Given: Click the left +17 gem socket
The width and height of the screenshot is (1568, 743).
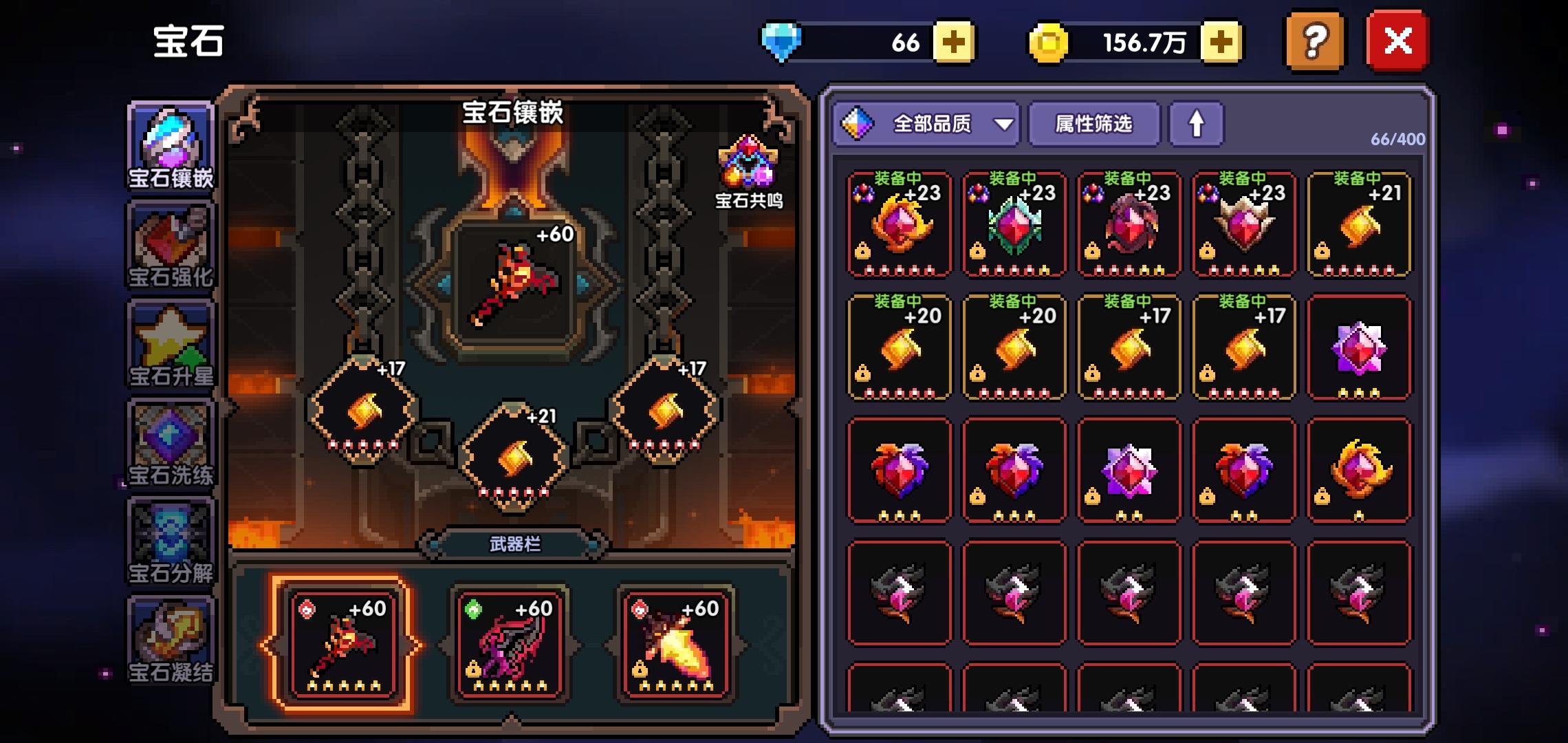Looking at the screenshot, I should click(362, 409).
